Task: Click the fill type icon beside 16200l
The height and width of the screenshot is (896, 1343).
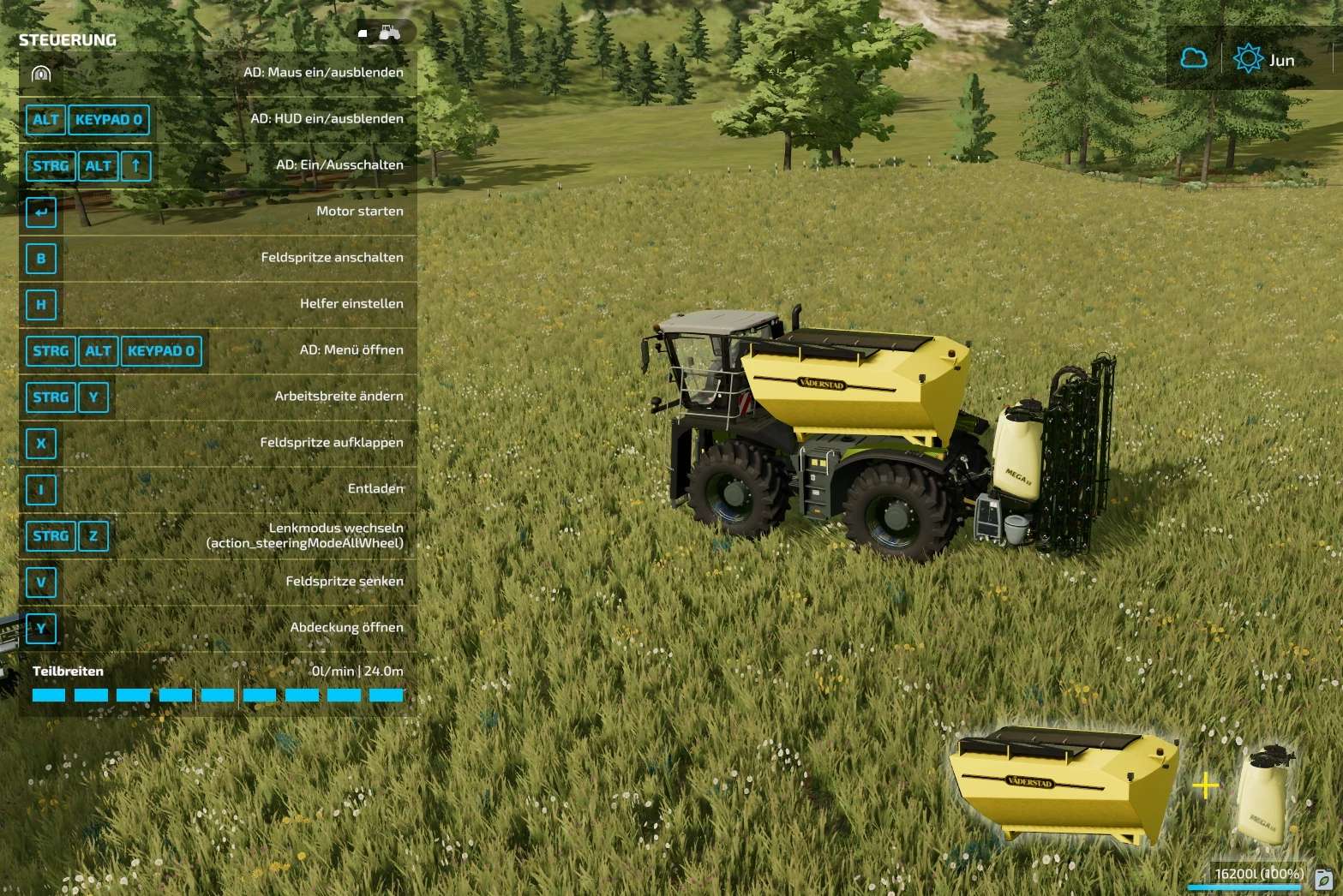Action: coord(1323,879)
